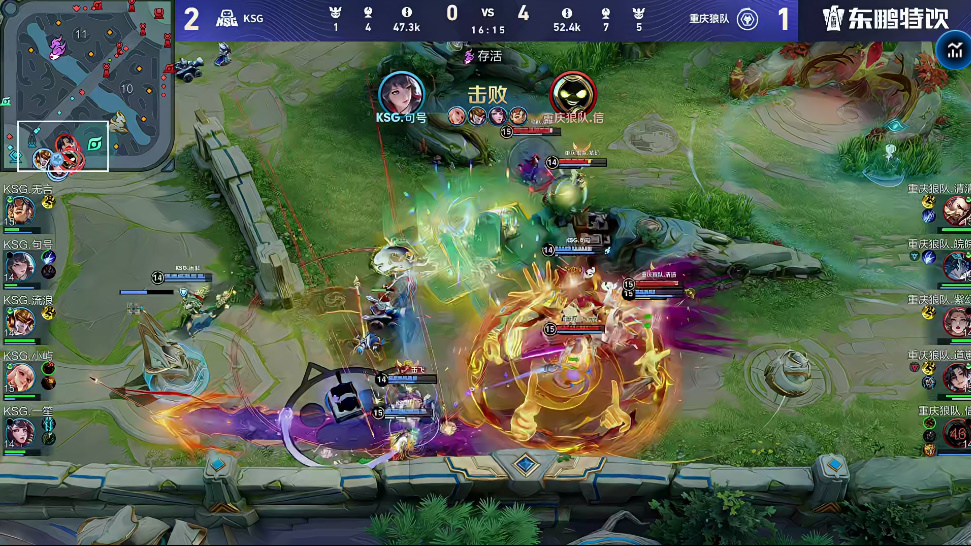971x546 pixels.
Task: Select KSG.小屿 player portrait
Action: [x=20, y=377]
